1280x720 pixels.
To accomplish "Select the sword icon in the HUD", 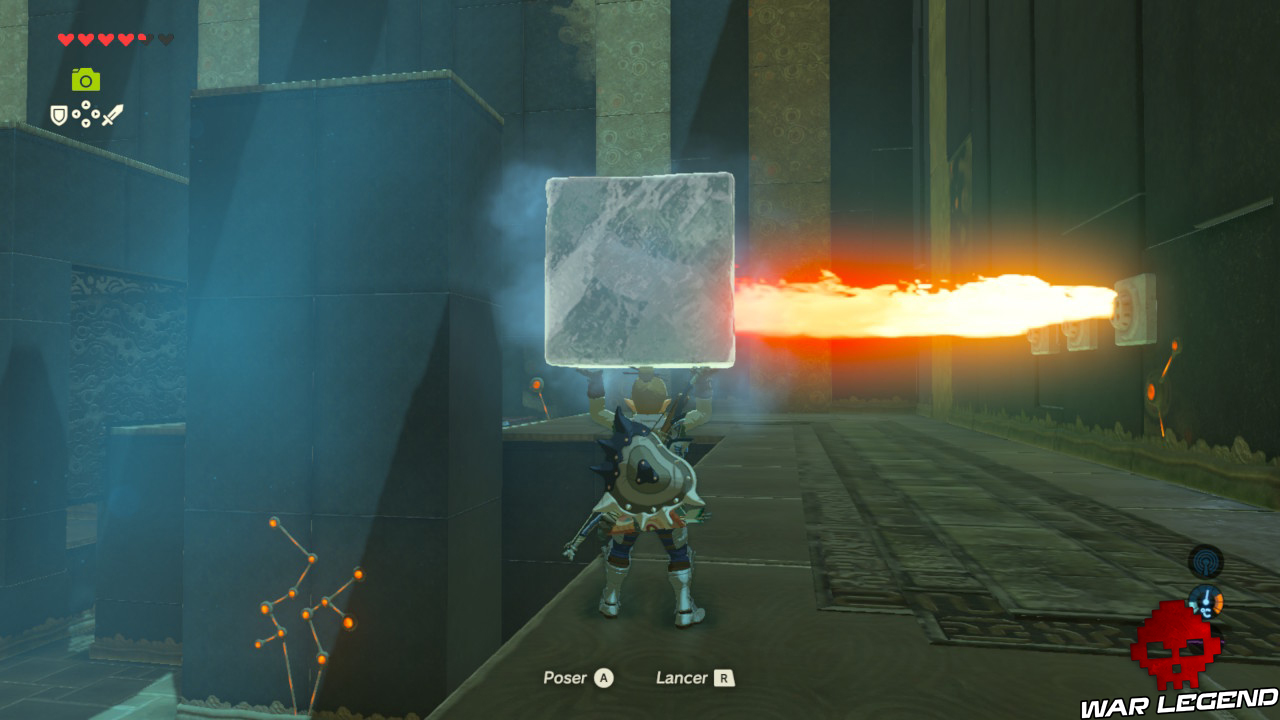I will tap(112, 115).
